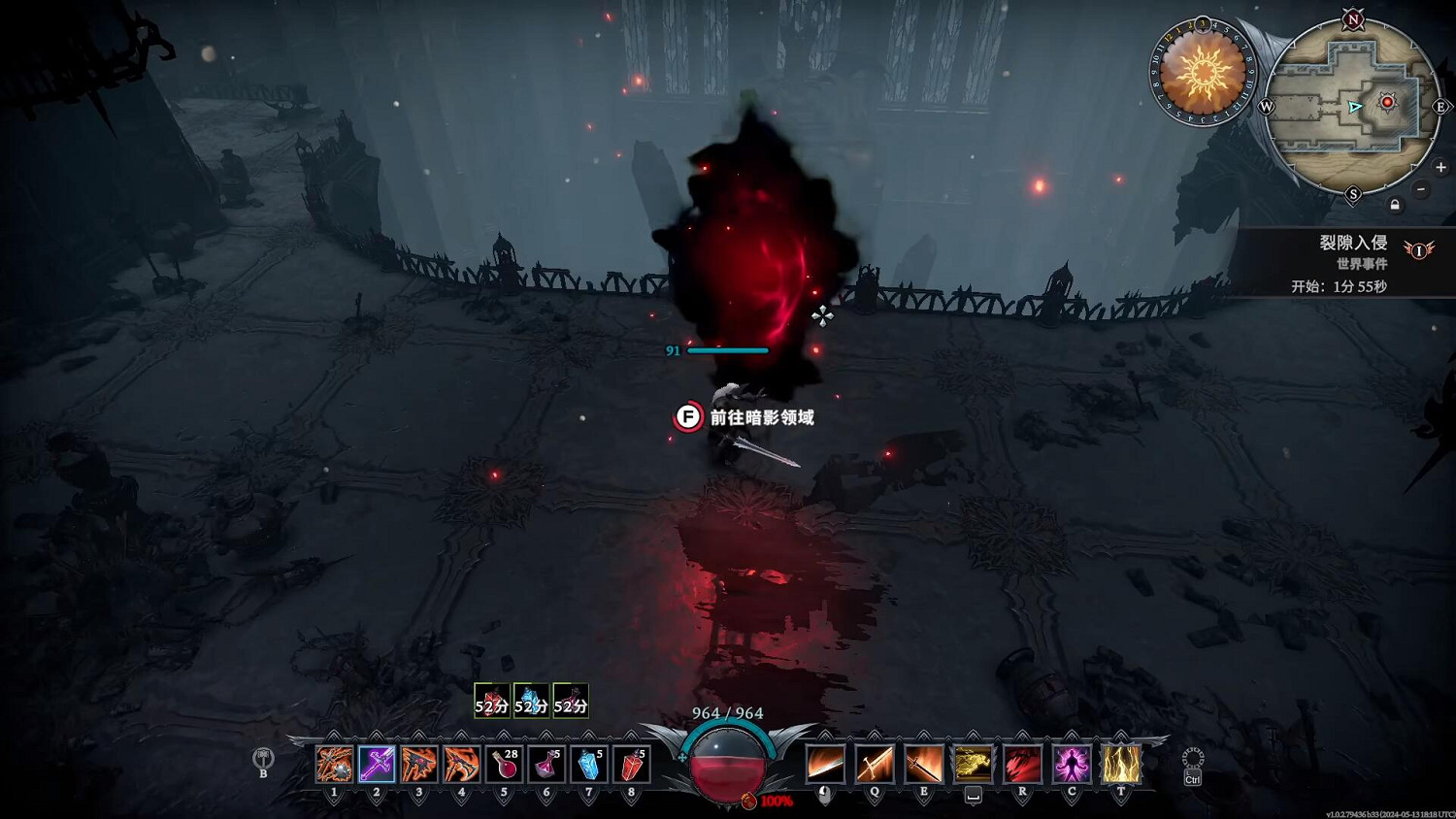Open the 裂隙入侵 world event tracker
The width and height of the screenshot is (1456, 819).
tap(1352, 243)
